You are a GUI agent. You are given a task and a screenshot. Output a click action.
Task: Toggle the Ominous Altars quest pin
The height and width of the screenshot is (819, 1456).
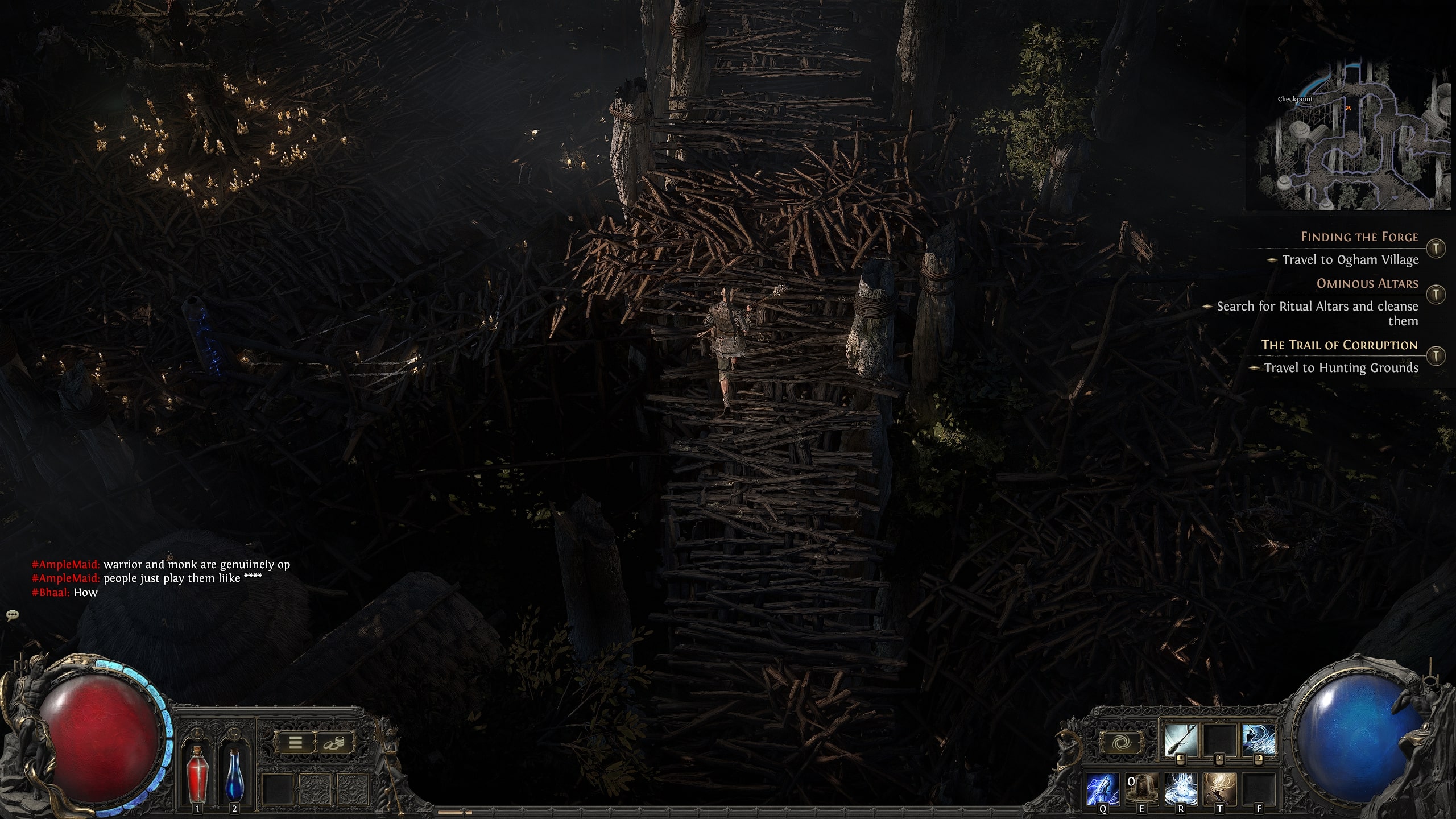1437,295
